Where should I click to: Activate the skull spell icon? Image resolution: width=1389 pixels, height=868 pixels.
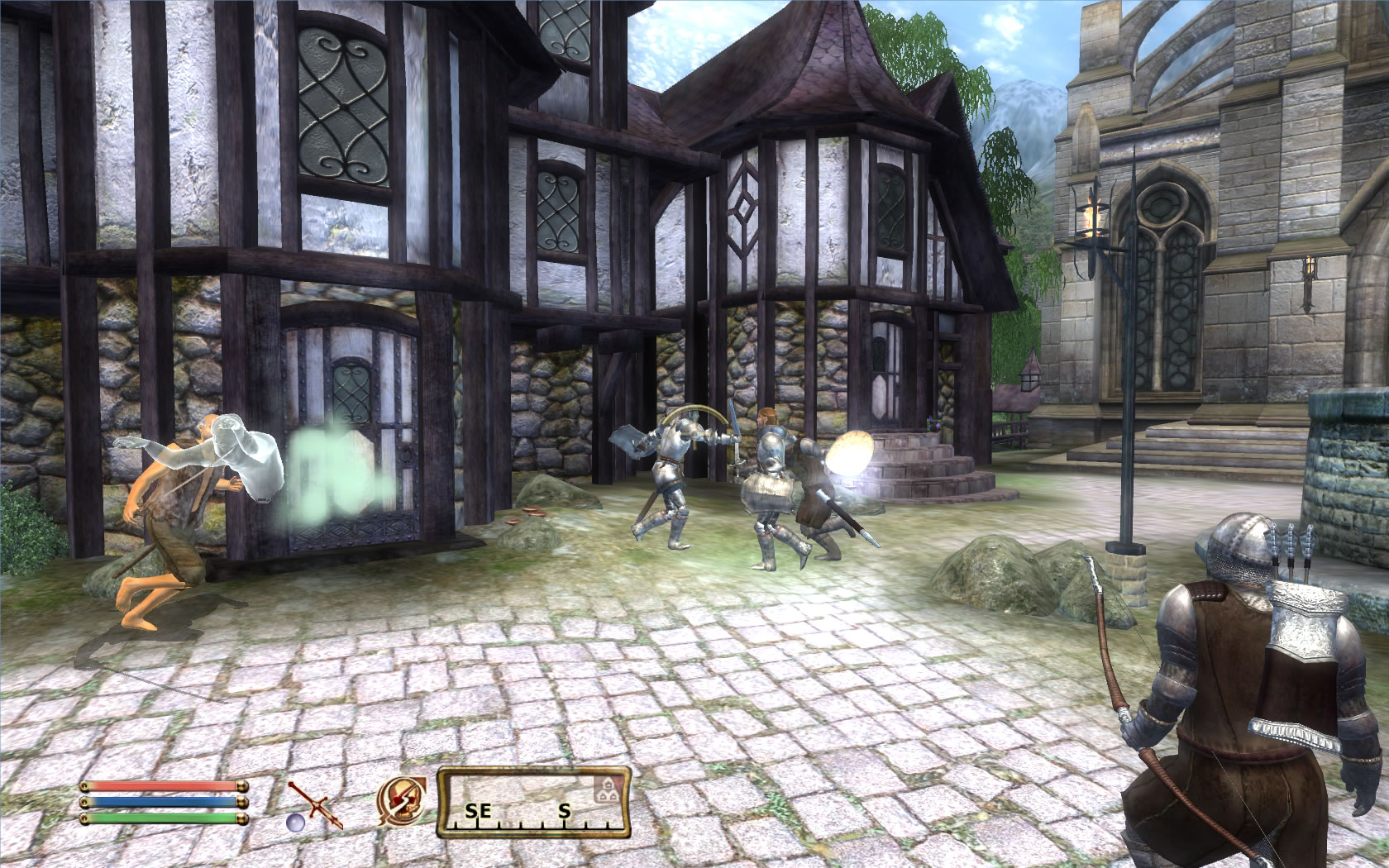click(402, 802)
